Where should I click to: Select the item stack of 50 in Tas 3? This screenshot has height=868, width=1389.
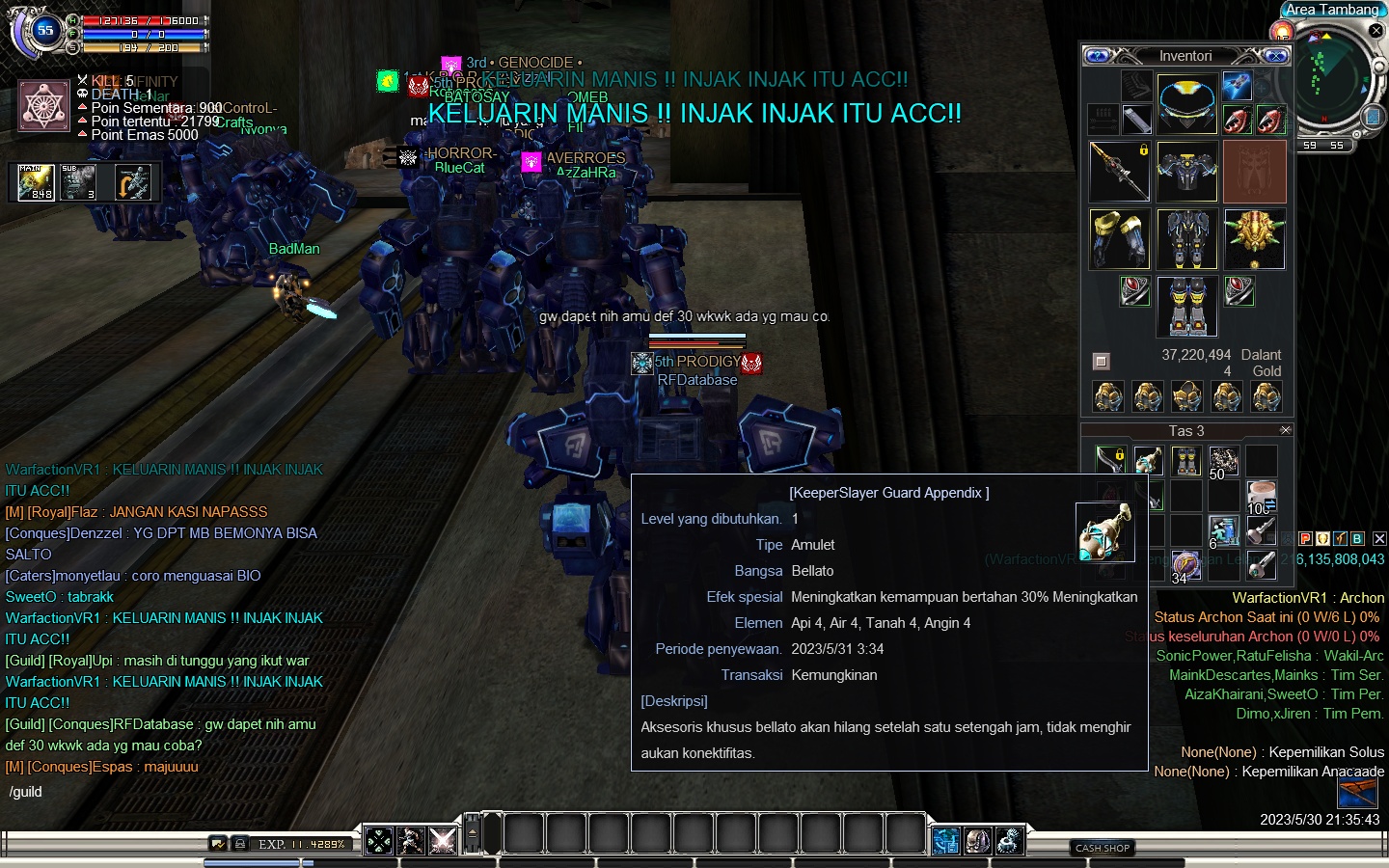click(1224, 462)
